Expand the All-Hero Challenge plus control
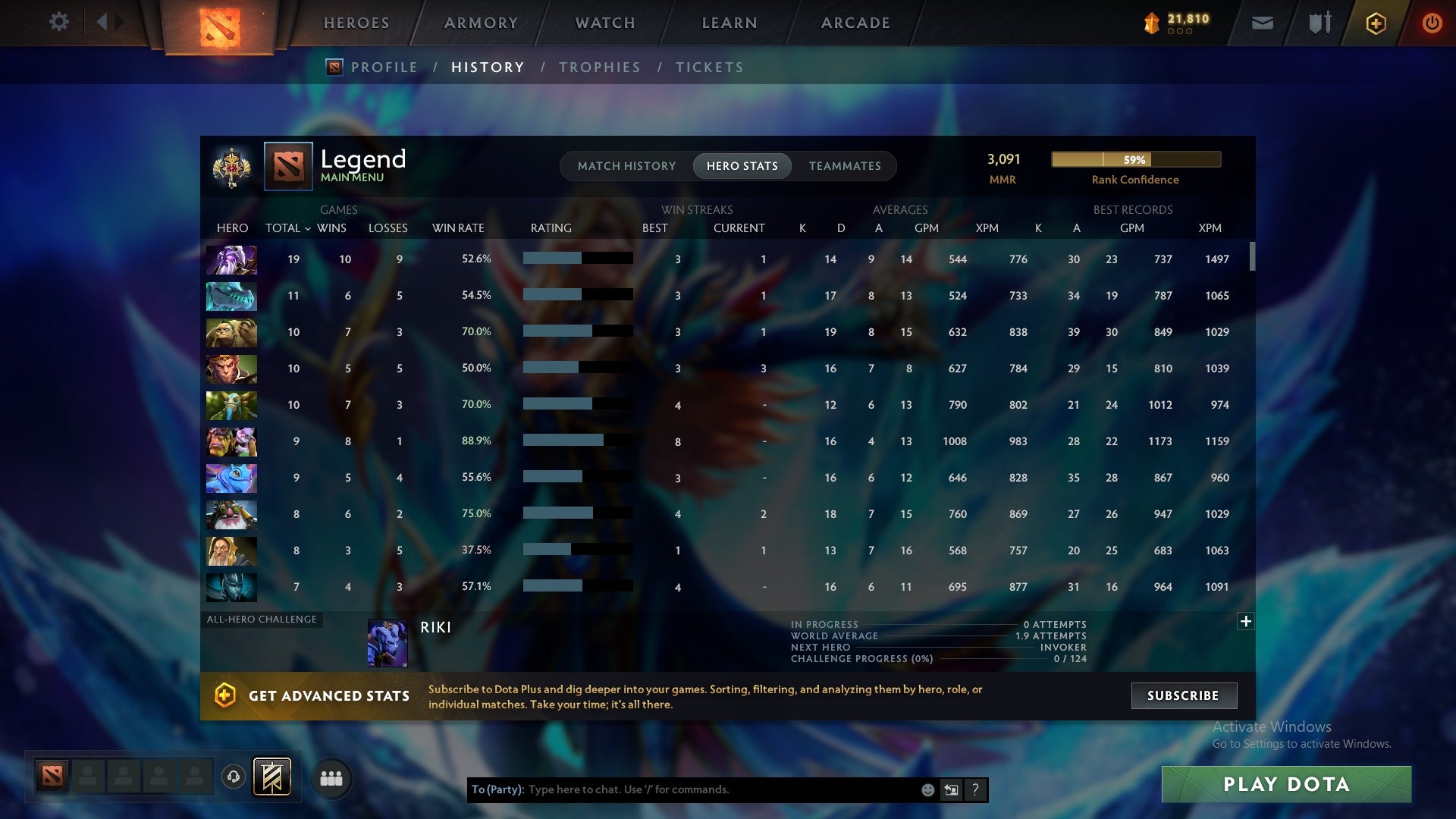 pos(1246,621)
